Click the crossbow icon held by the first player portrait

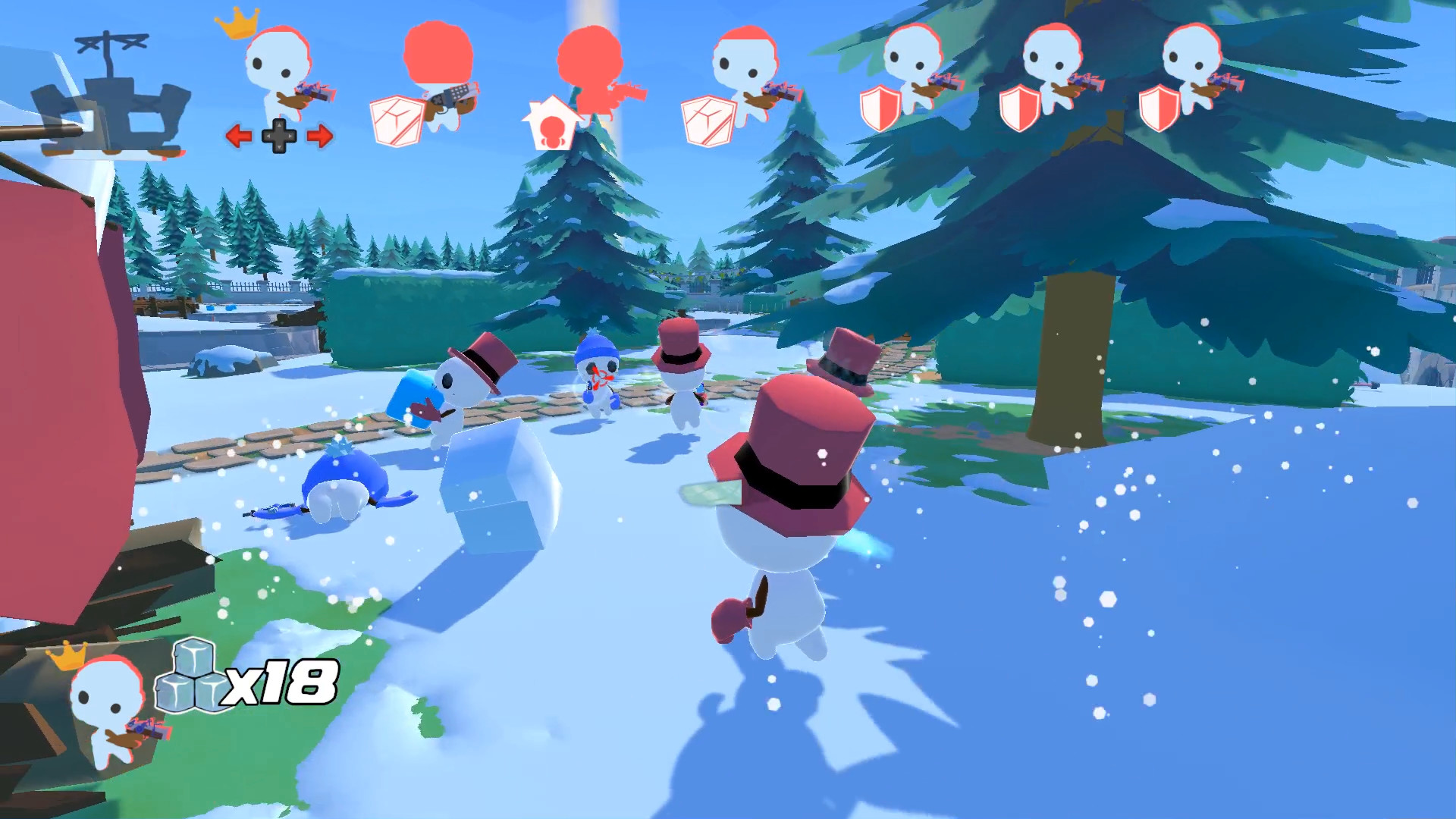[315, 93]
